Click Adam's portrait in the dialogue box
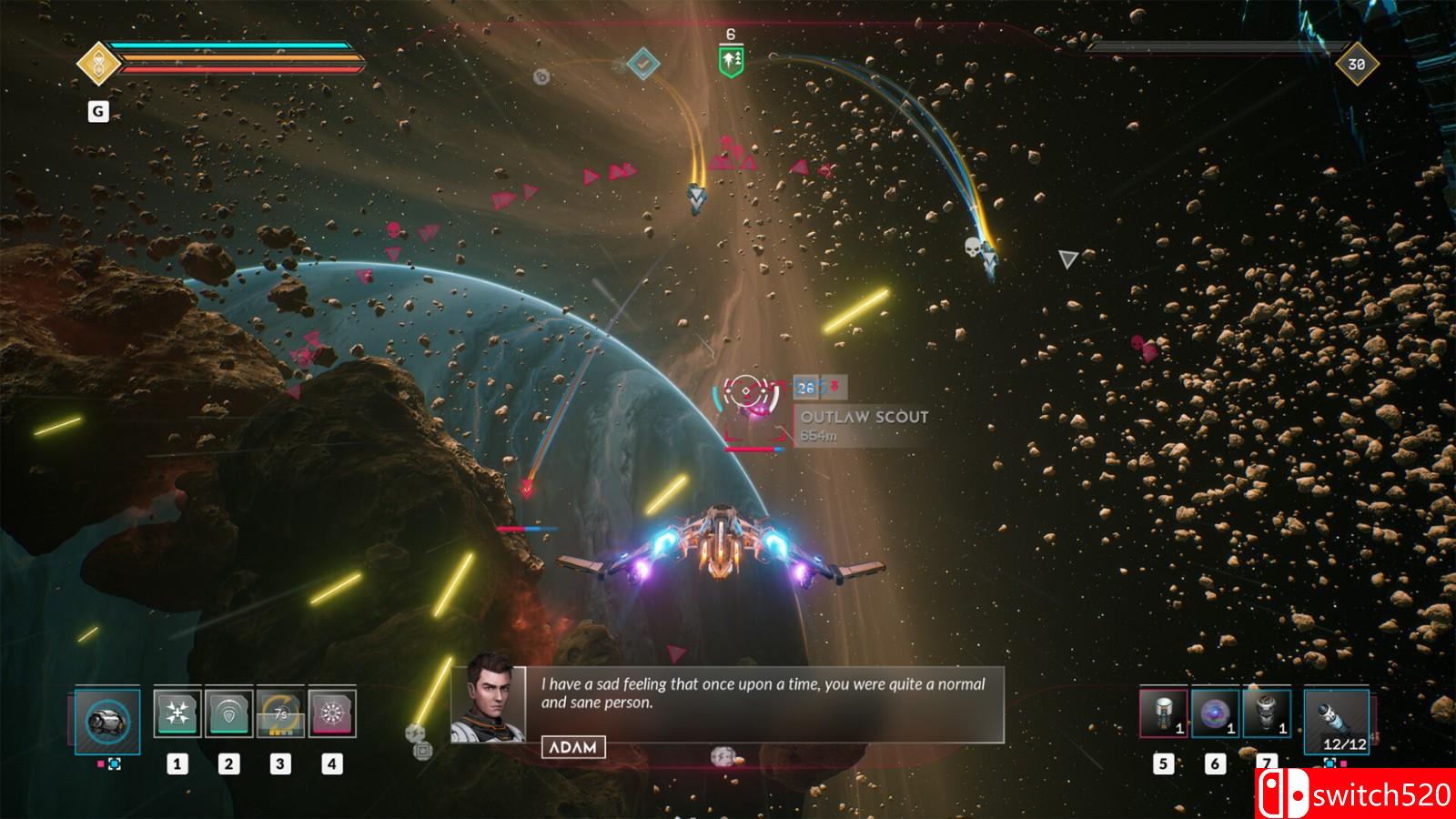 point(489,703)
